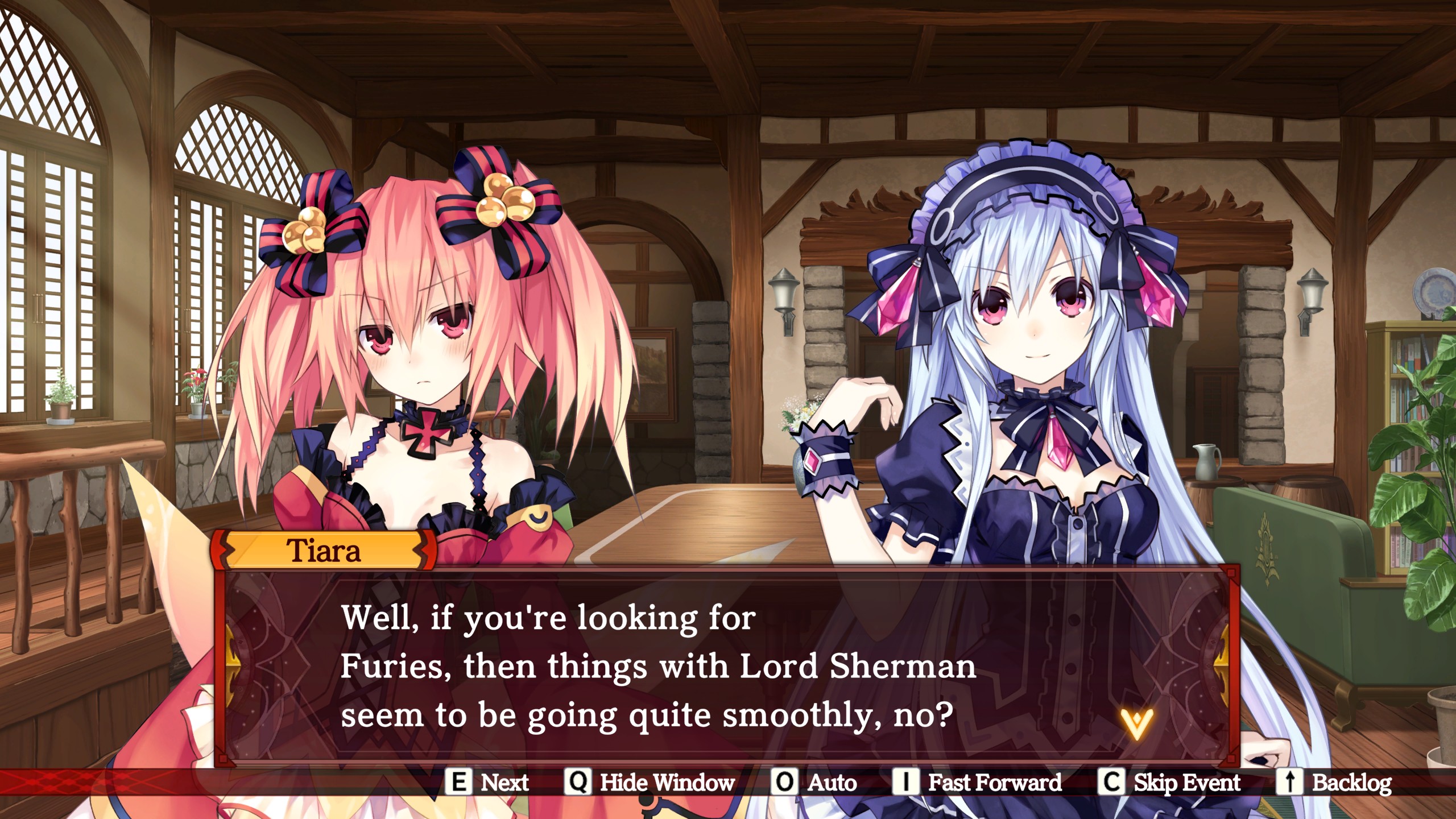Activate Fast Forward for the dialogue
Viewport: 1456px width, 819px height.
(977, 783)
